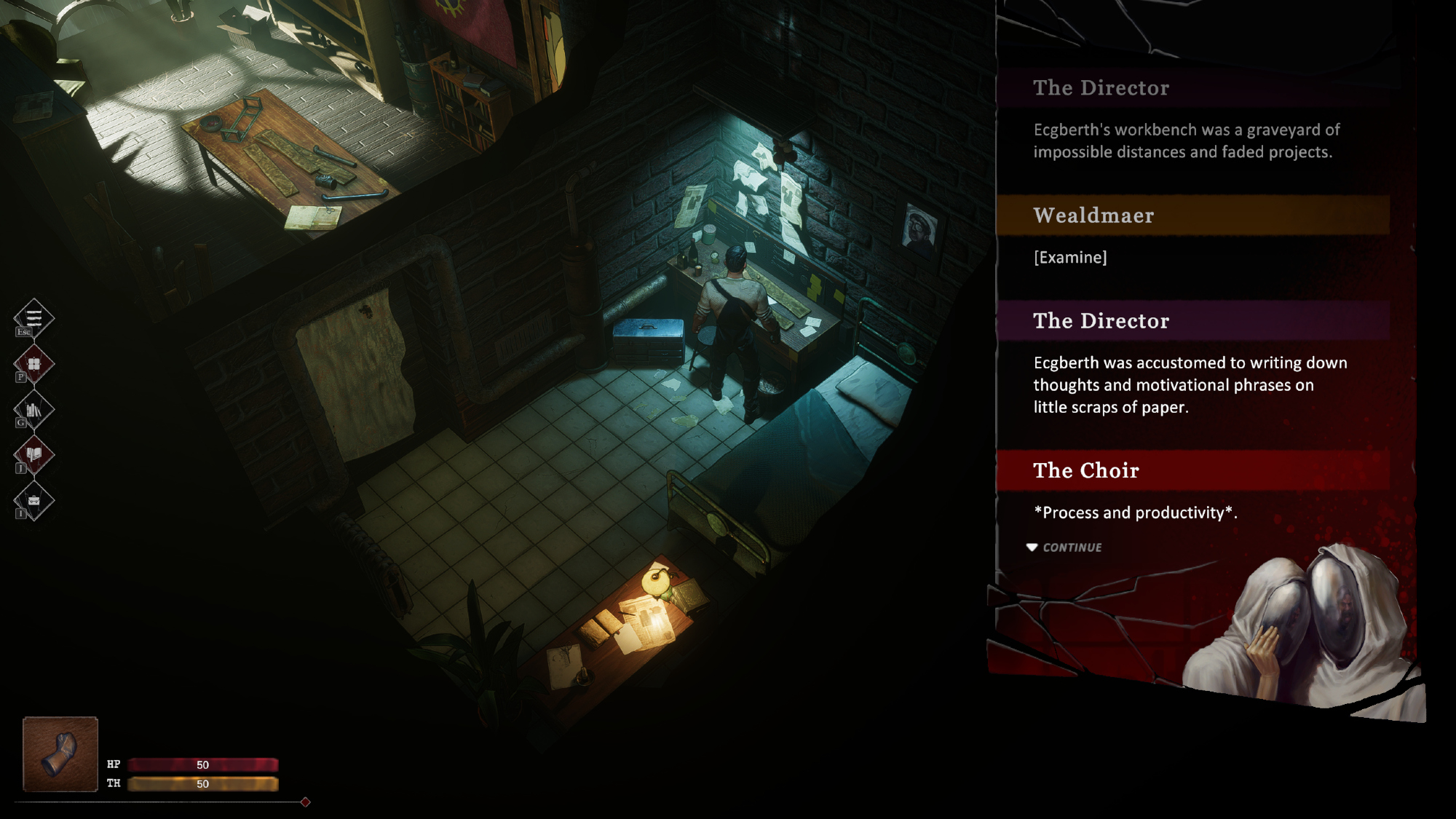1456x819 pixels.
Task: Open the main menu with the three-lines icon
Action: tap(33, 317)
